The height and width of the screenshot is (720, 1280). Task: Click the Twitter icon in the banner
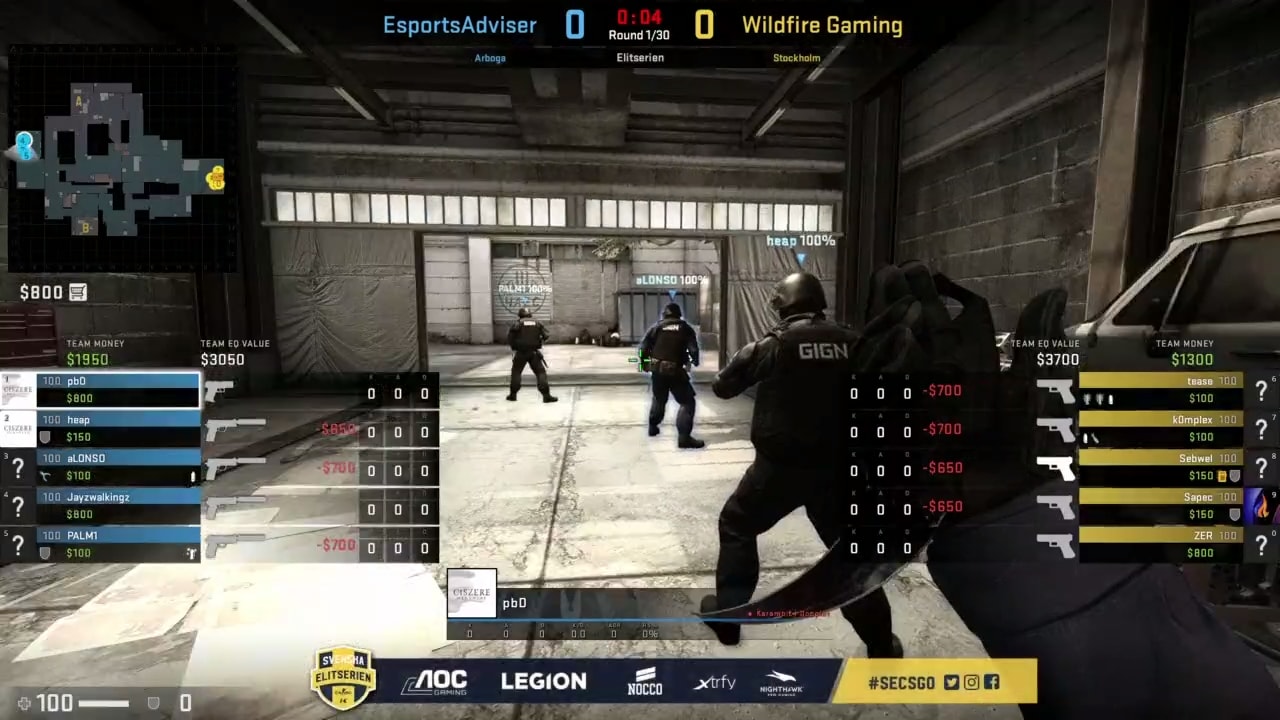pos(952,682)
